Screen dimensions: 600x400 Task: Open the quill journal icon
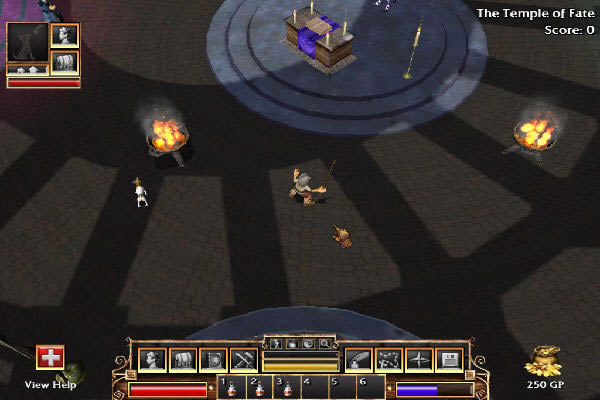click(x=358, y=359)
